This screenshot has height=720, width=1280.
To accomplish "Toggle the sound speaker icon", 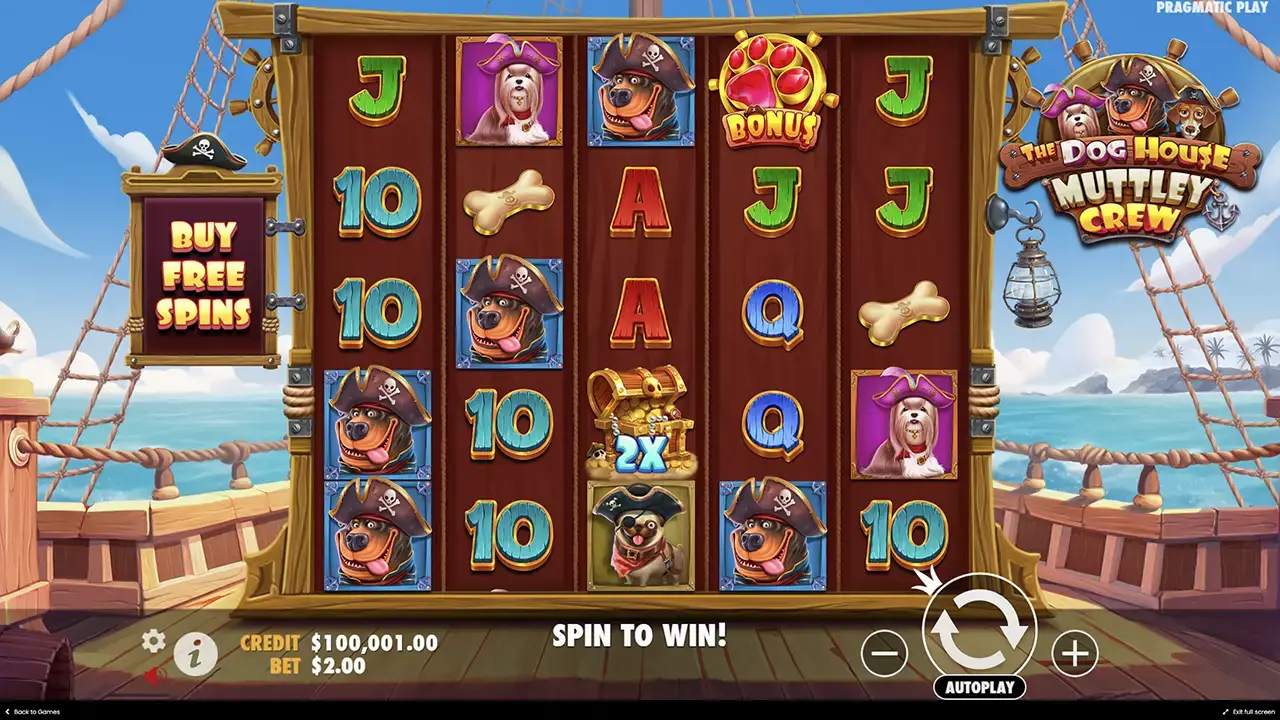I will point(153,676).
